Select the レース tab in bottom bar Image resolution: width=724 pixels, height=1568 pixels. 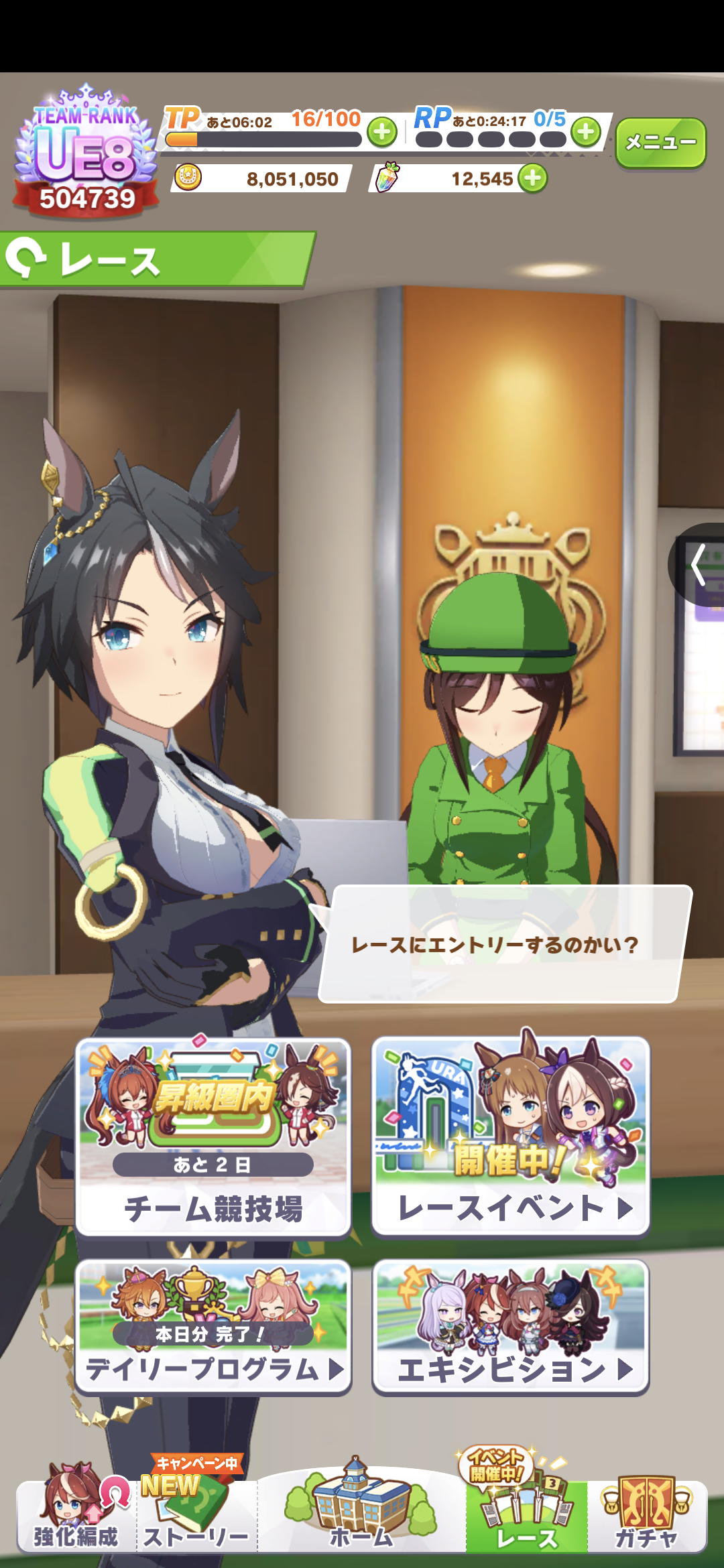[x=527, y=1514]
